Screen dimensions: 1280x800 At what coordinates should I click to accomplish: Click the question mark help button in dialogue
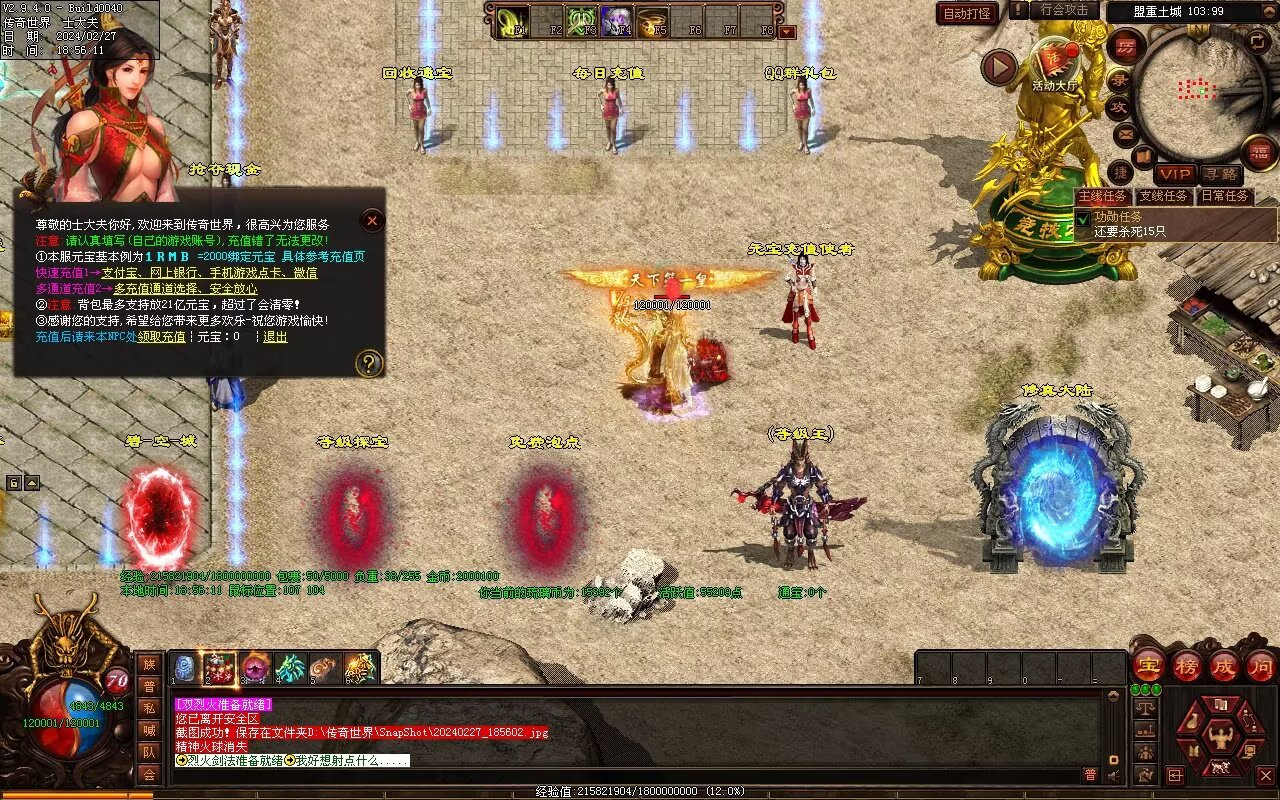369,362
